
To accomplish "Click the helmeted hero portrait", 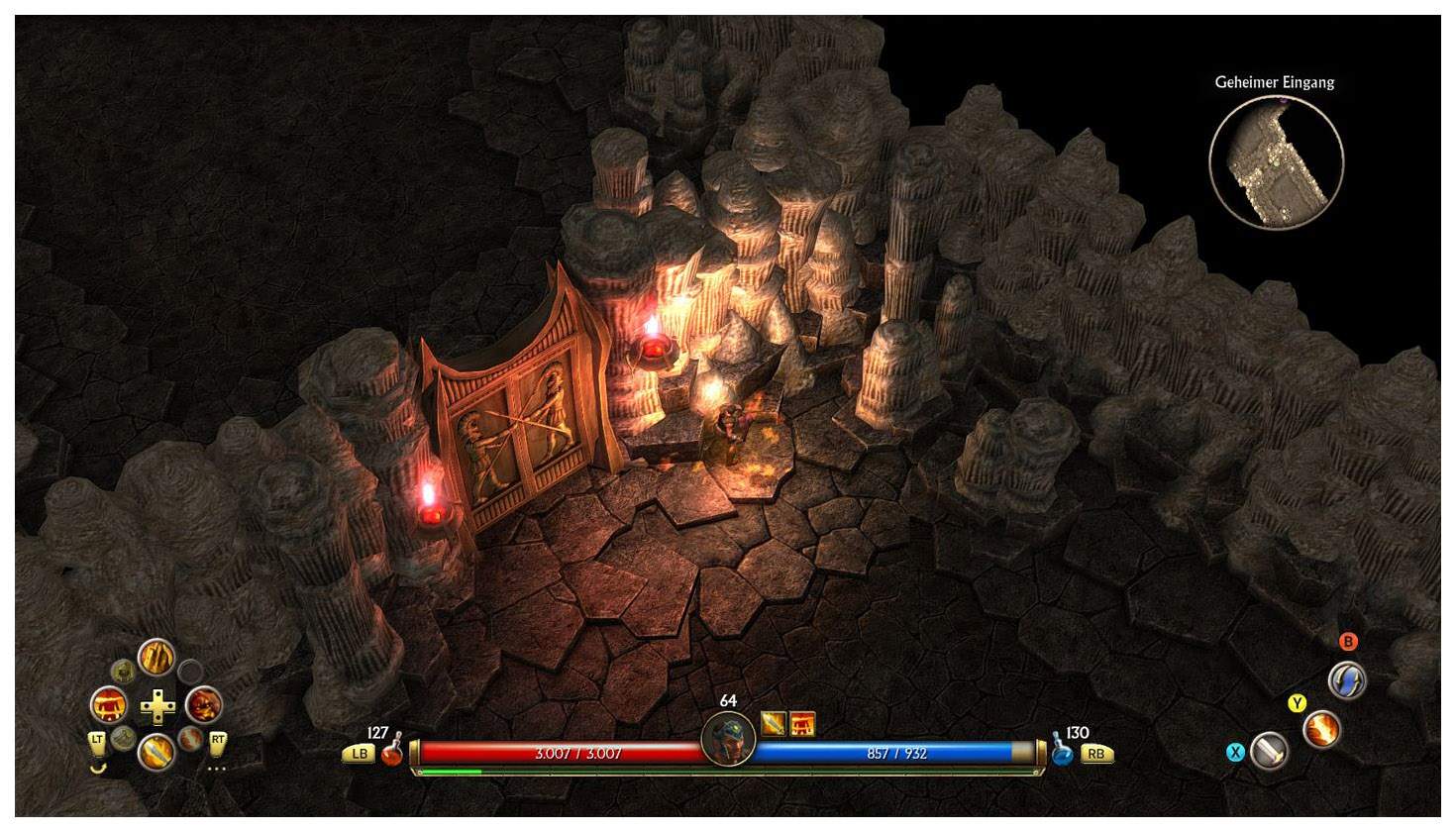I will tap(728, 739).
